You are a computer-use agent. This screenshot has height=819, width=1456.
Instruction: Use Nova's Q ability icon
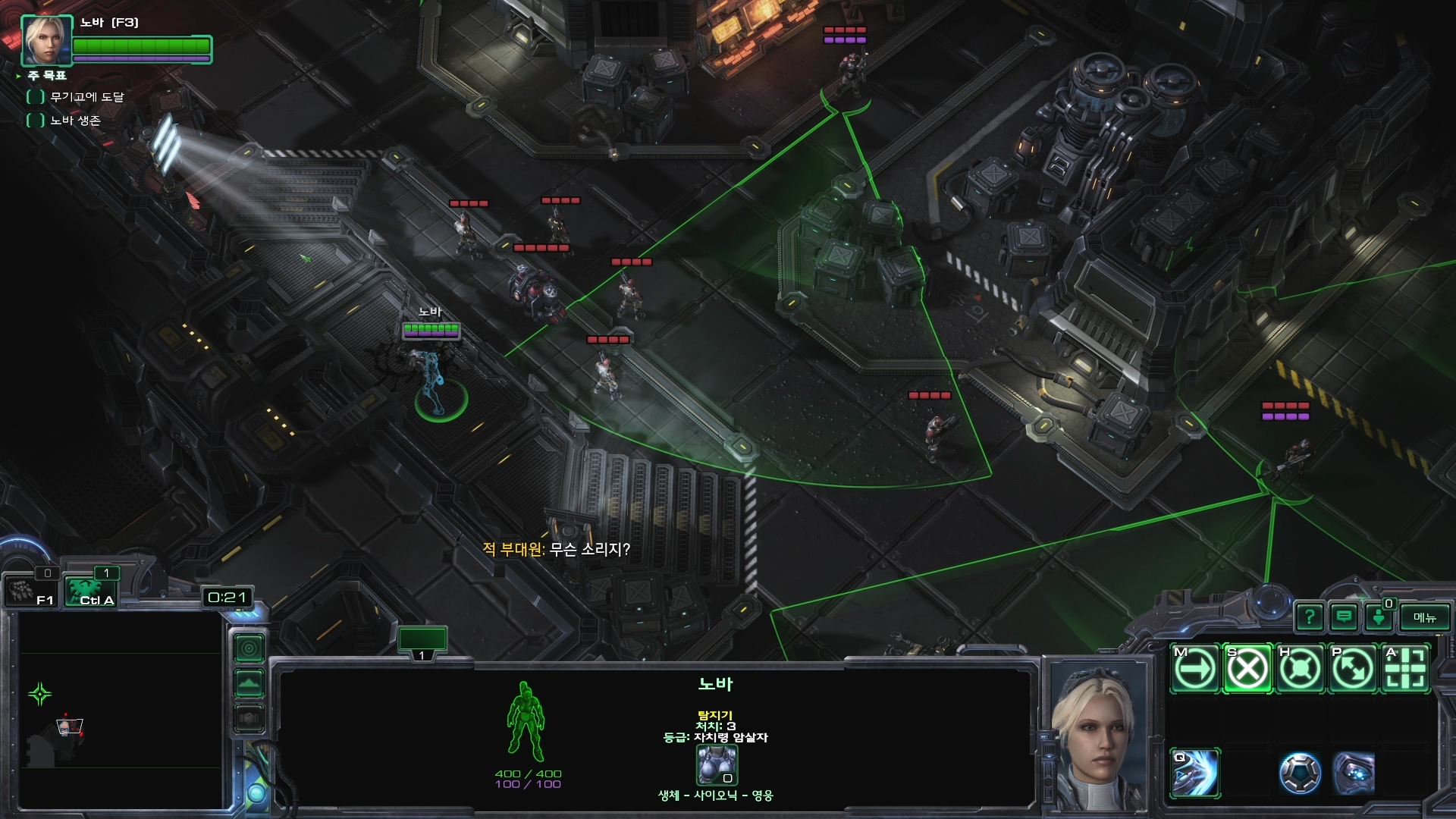point(1195,773)
